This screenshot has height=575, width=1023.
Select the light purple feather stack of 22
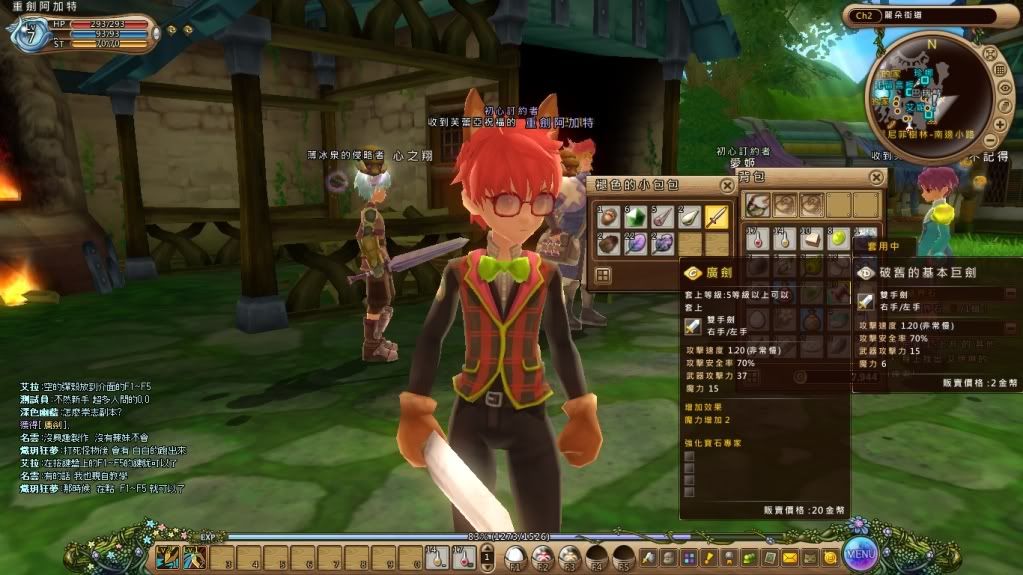pos(636,243)
